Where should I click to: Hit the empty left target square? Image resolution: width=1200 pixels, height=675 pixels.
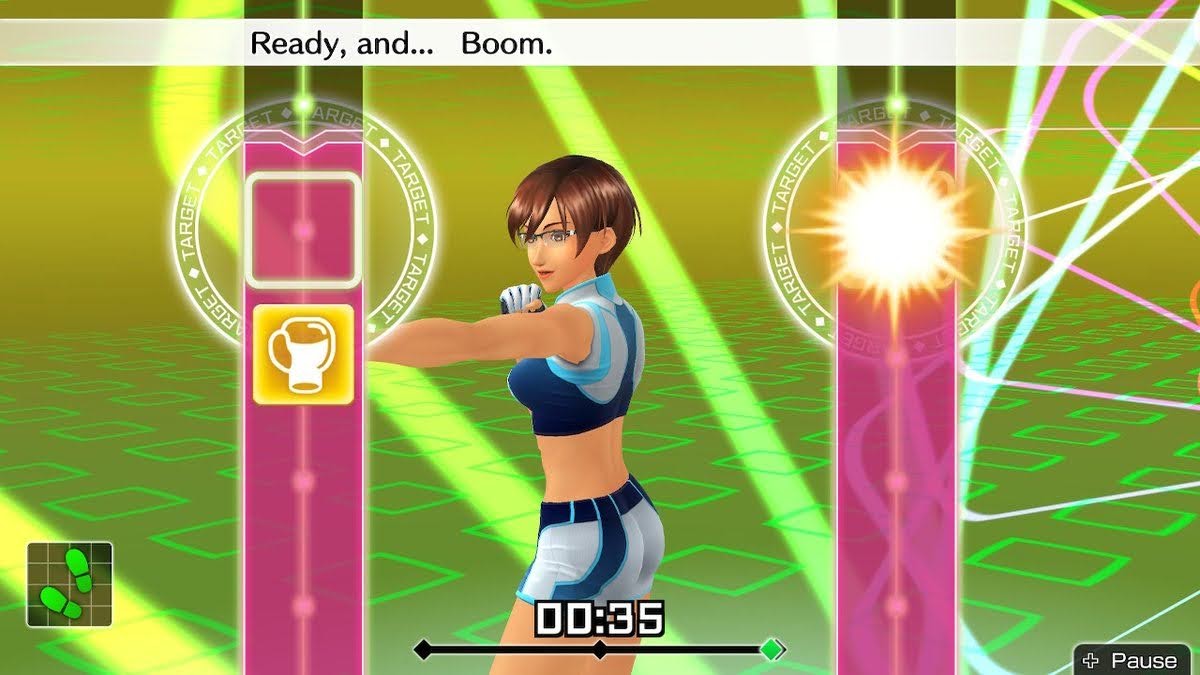click(x=303, y=229)
